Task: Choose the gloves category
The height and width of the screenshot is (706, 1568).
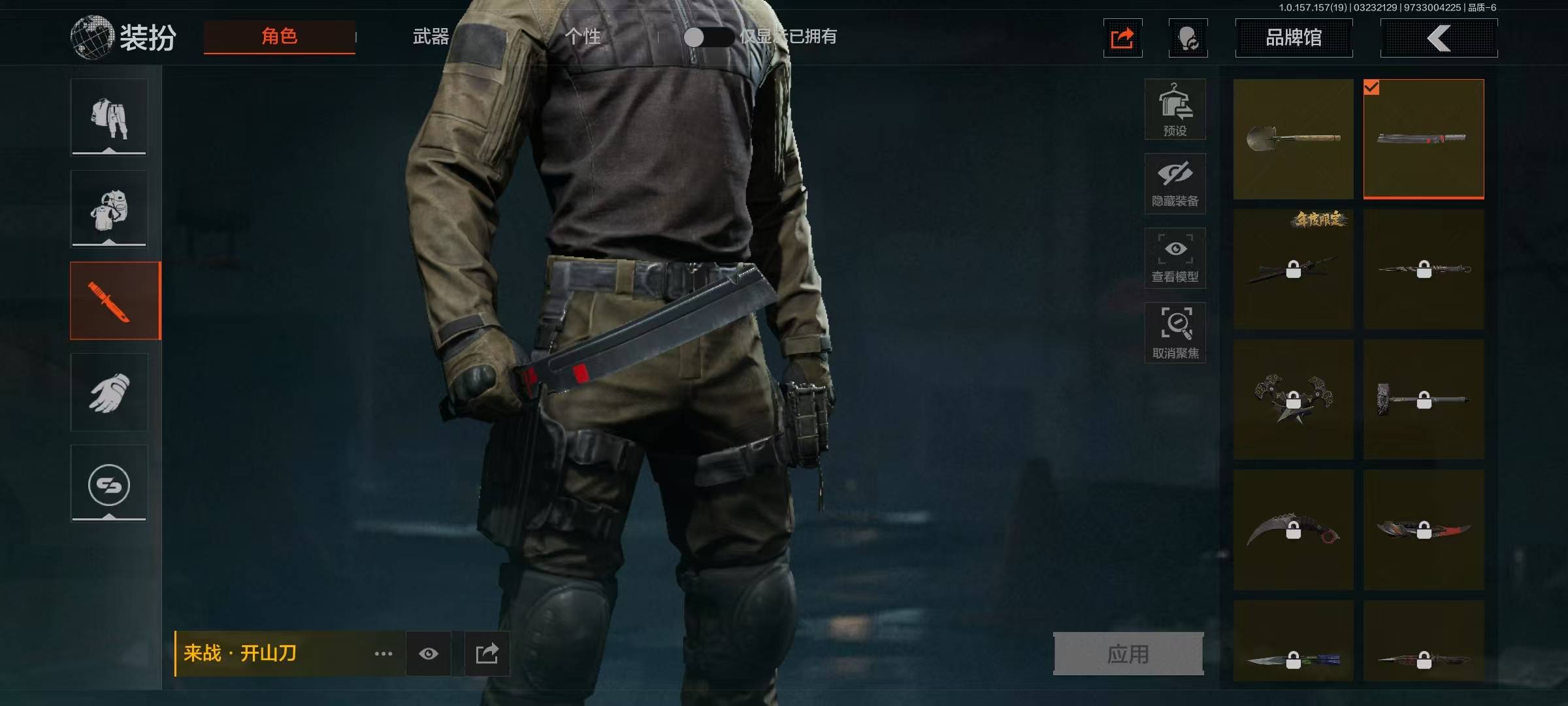Action: tap(109, 392)
